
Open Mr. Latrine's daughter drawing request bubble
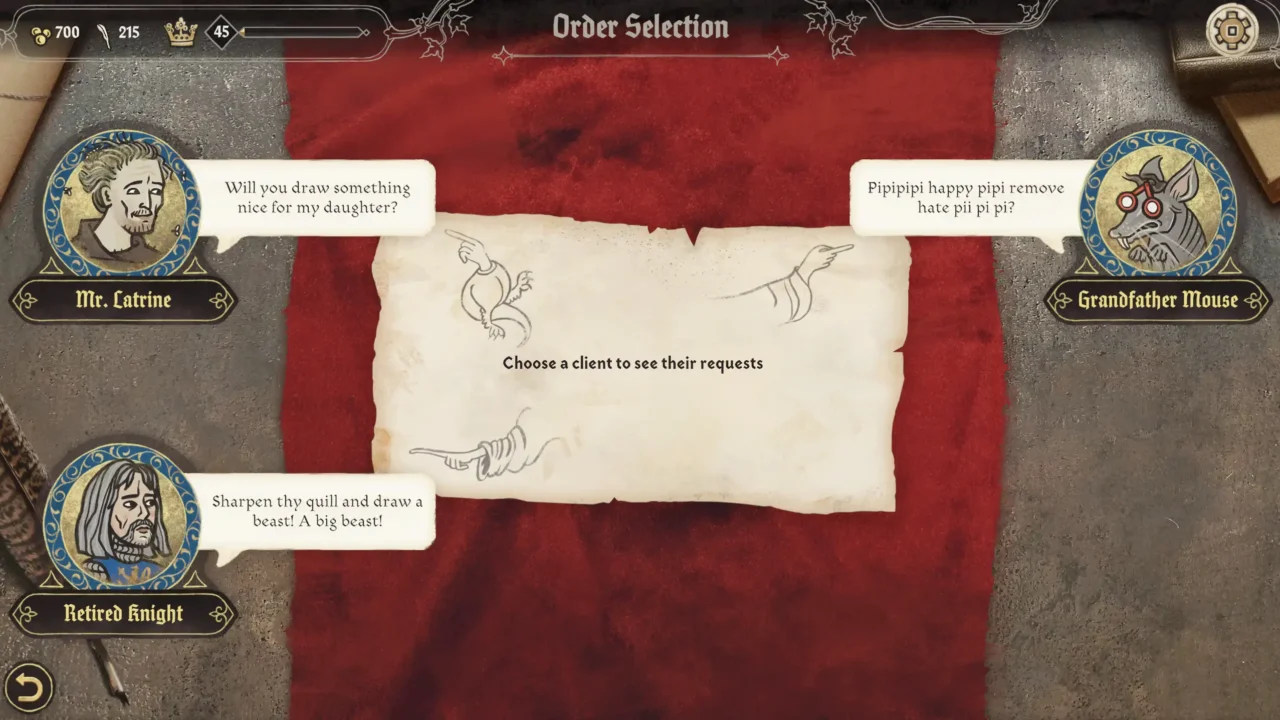320,197
